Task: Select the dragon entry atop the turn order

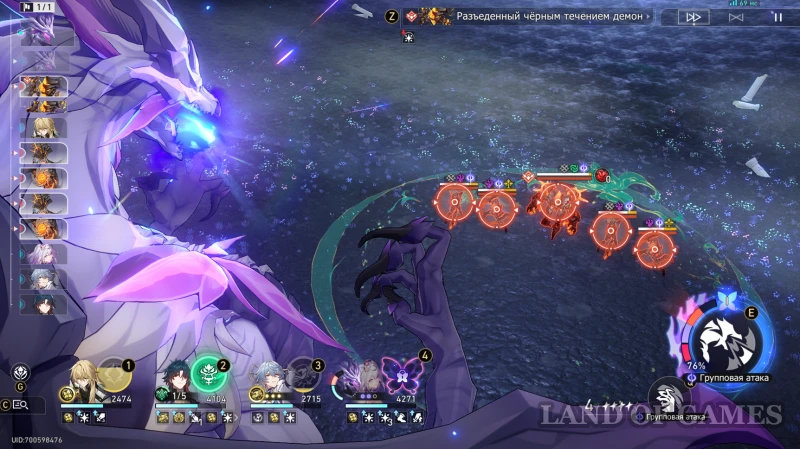Action: coord(40,34)
